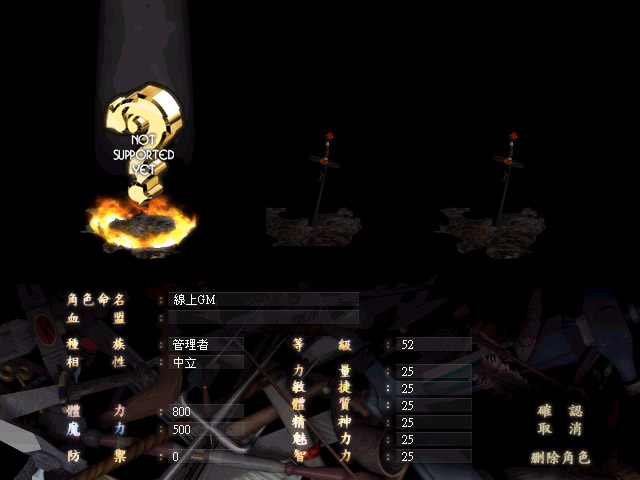Choose 取消 to cancel

(561, 429)
